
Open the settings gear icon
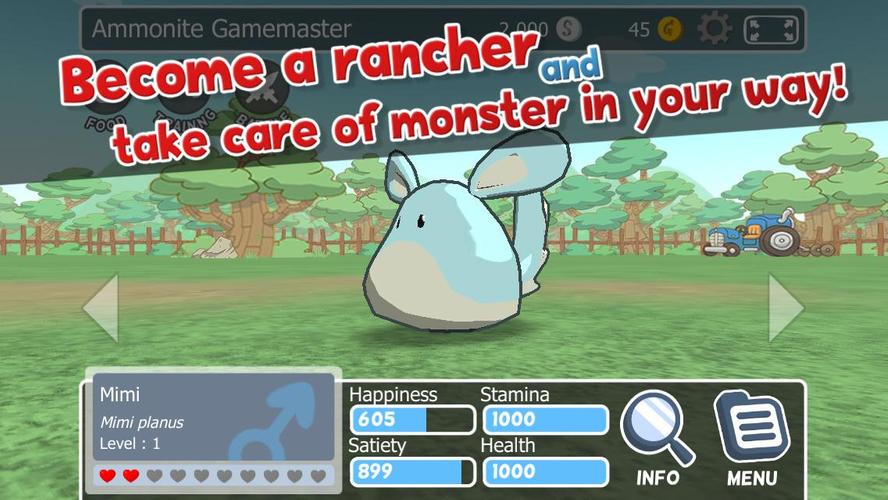(x=714, y=28)
